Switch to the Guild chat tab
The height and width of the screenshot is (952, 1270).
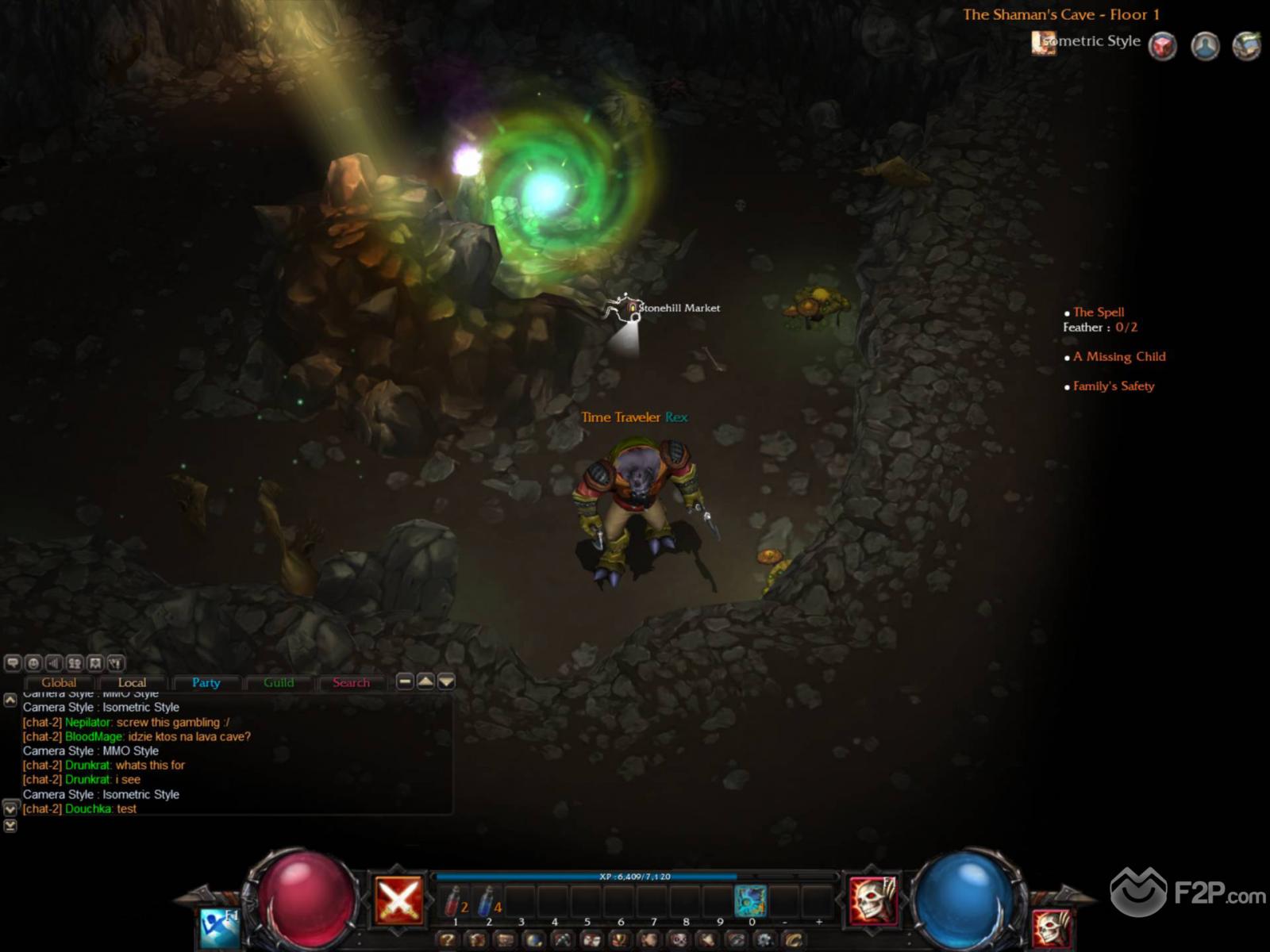pos(279,682)
